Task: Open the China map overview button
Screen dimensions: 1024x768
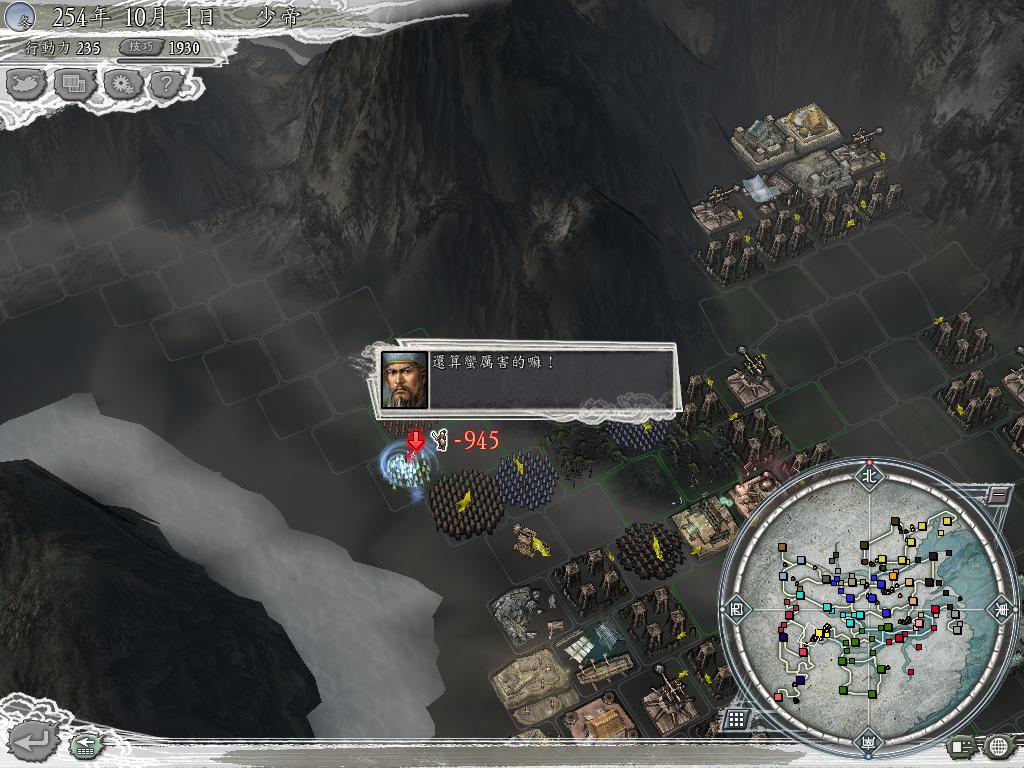Action: (x=25, y=84)
